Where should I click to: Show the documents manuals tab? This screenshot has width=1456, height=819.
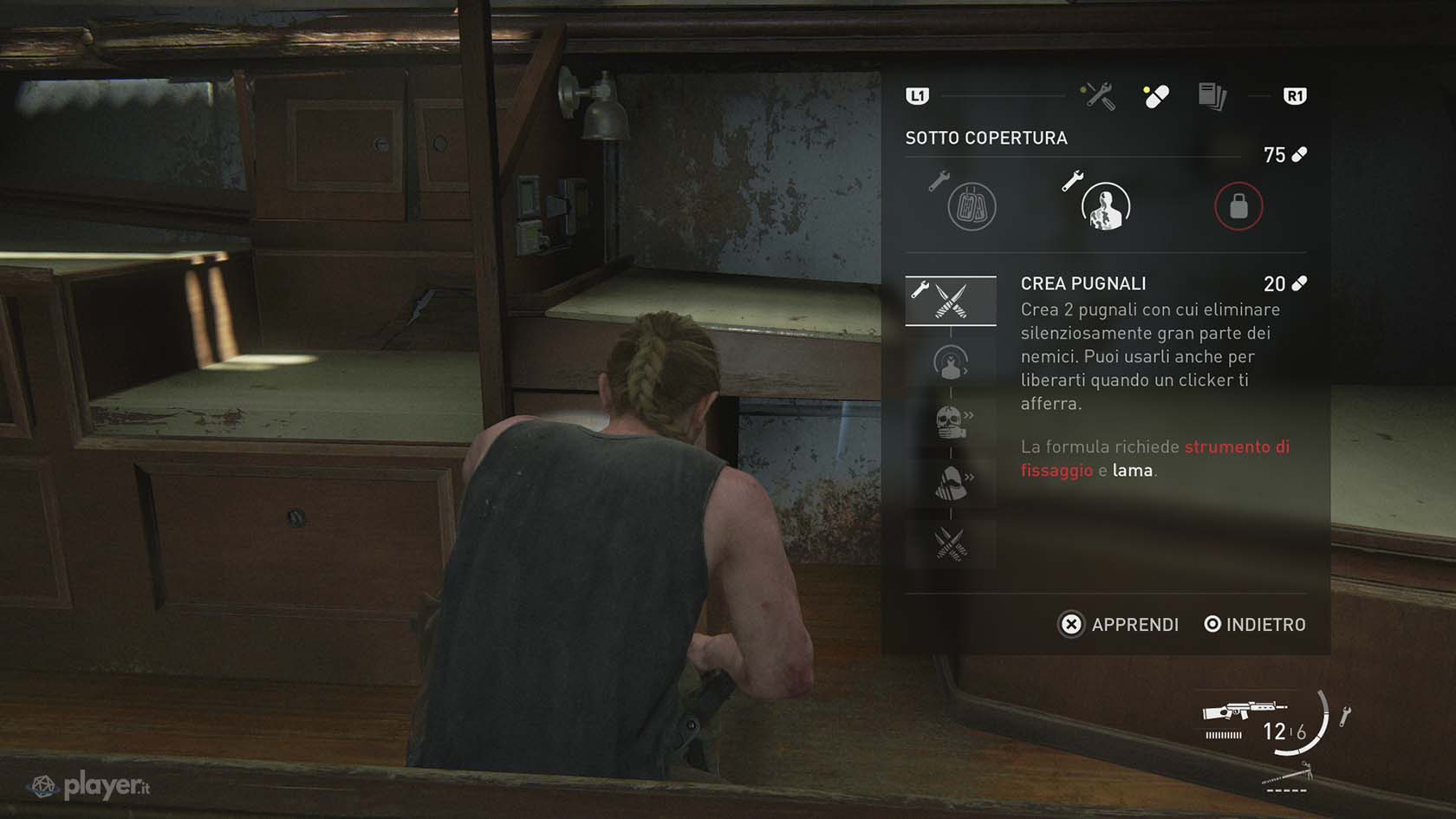click(1212, 96)
